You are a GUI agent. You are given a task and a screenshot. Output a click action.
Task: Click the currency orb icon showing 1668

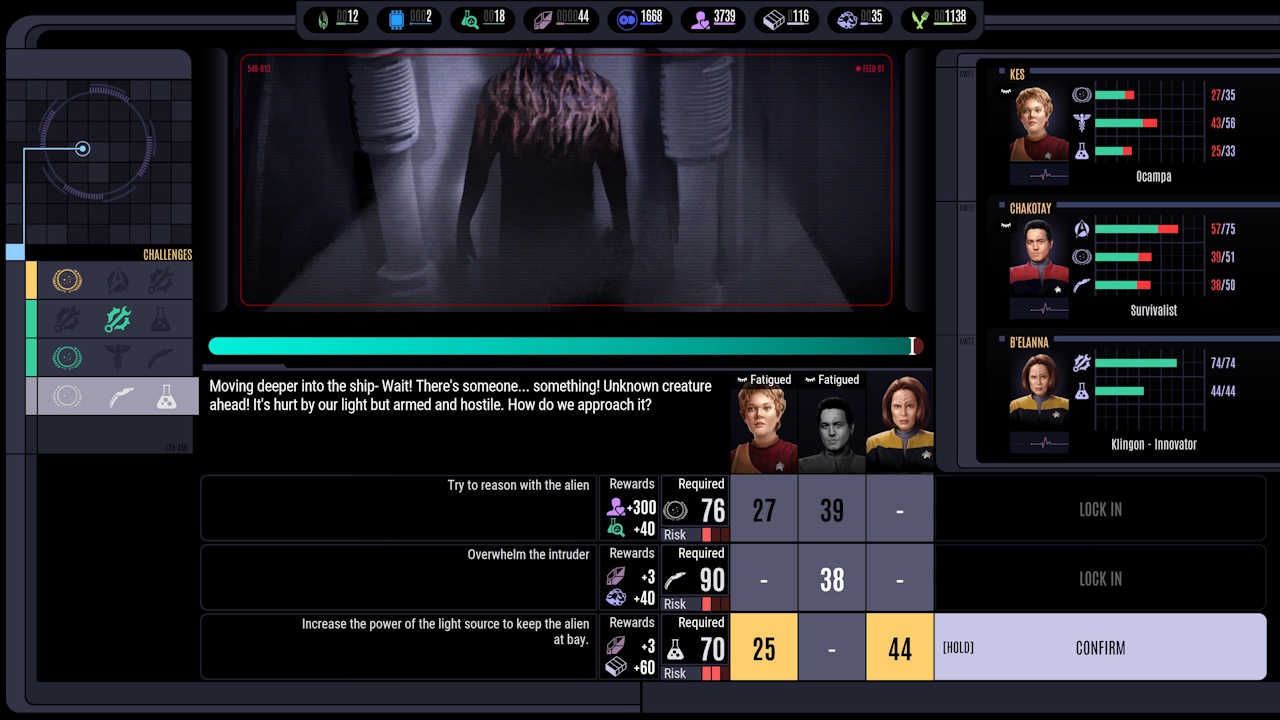coord(628,19)
